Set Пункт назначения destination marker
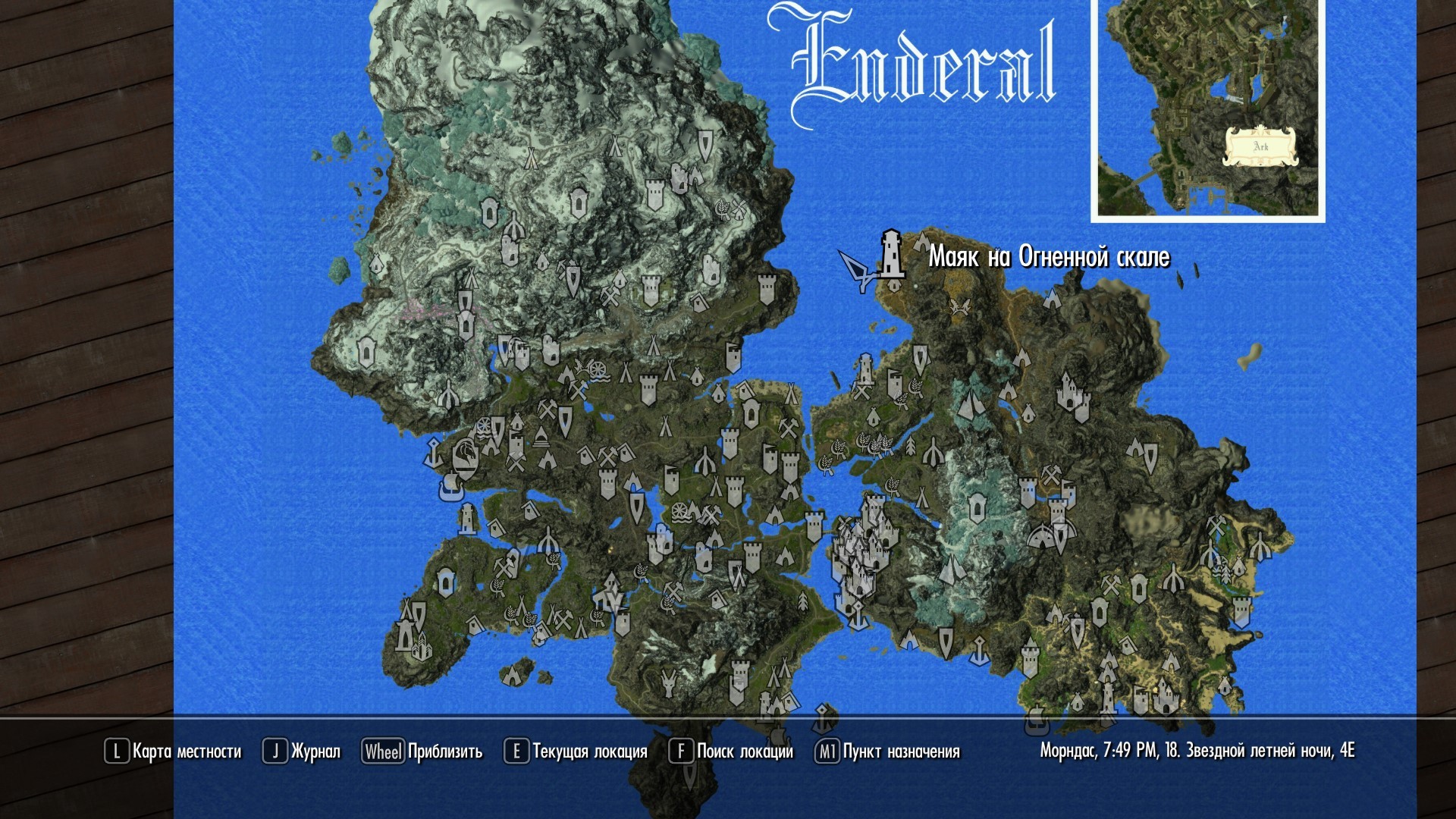This screenshot has height=819, width=1456. [887, 752]
